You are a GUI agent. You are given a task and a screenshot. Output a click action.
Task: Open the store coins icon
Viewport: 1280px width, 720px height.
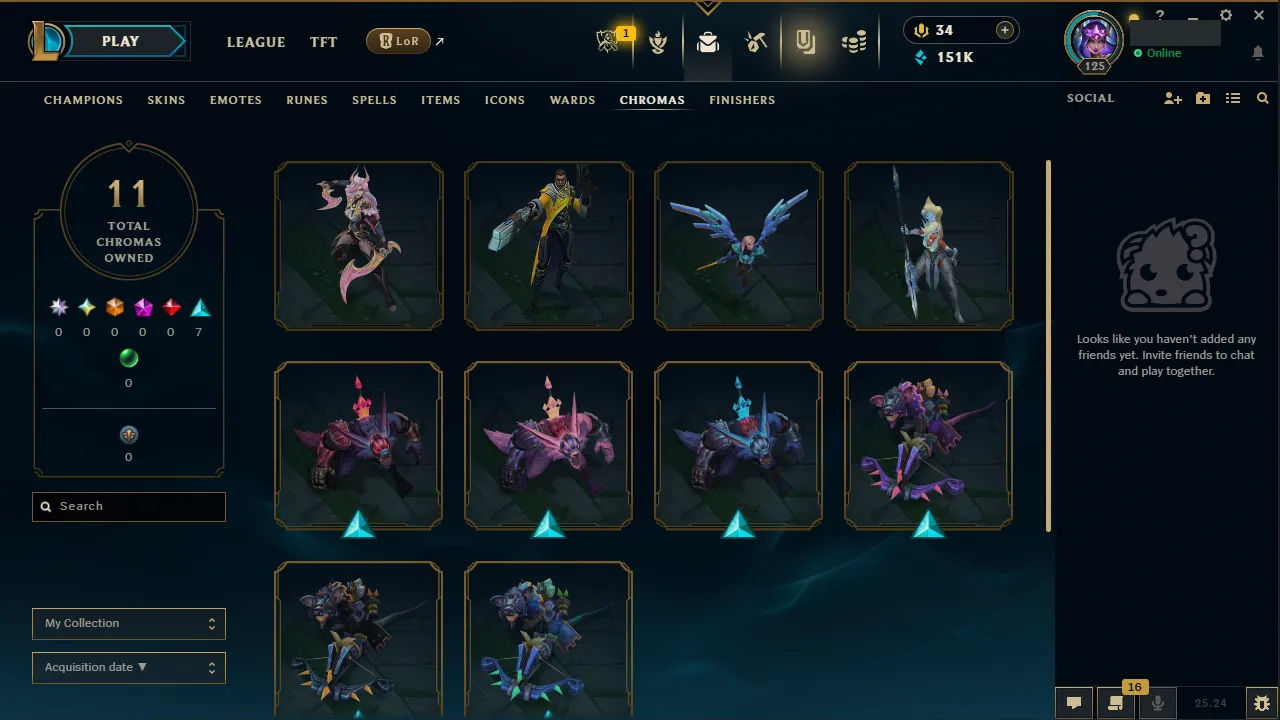point(853,42)
